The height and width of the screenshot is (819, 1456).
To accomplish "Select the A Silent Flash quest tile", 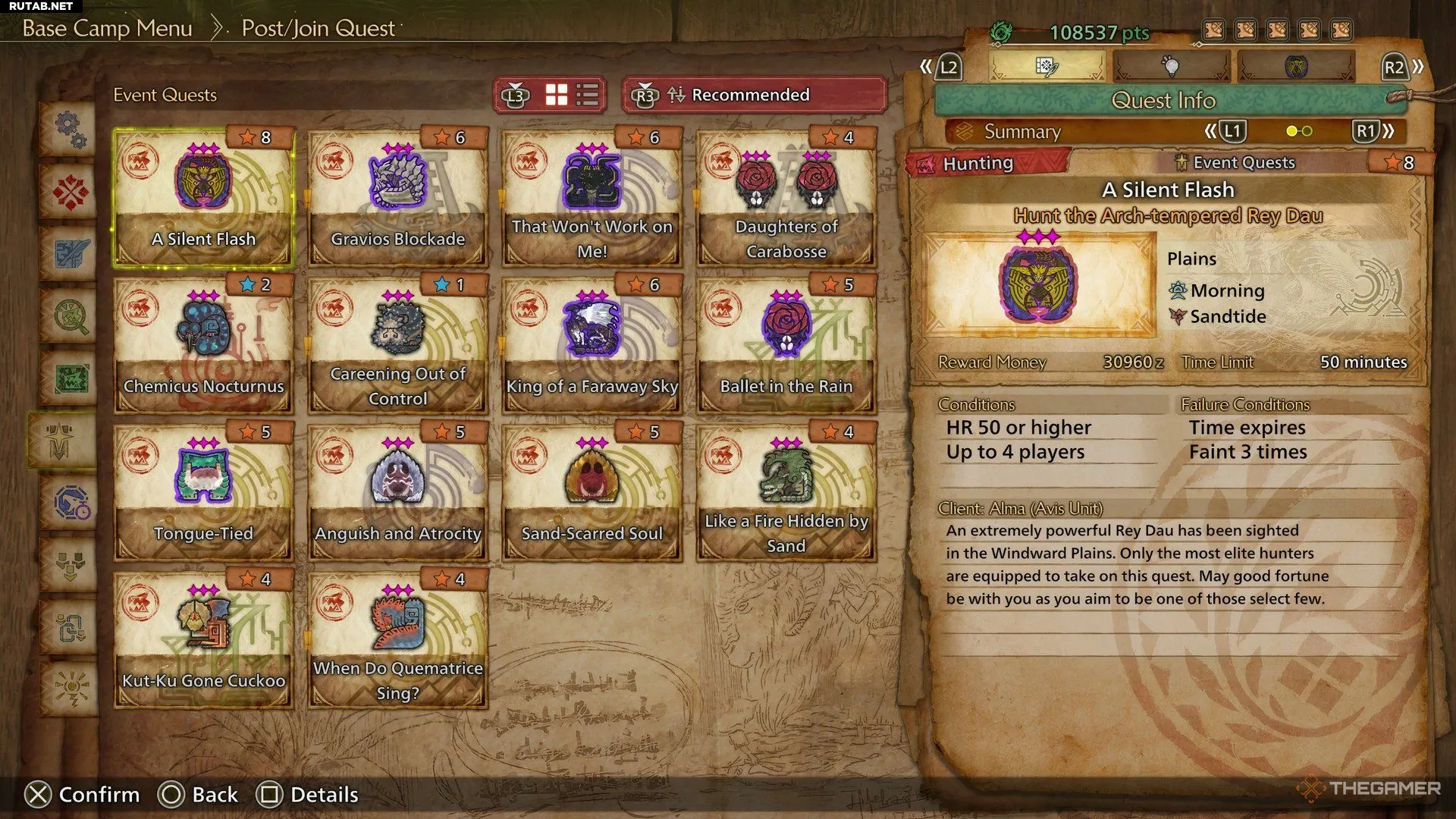I will (203, 199).
